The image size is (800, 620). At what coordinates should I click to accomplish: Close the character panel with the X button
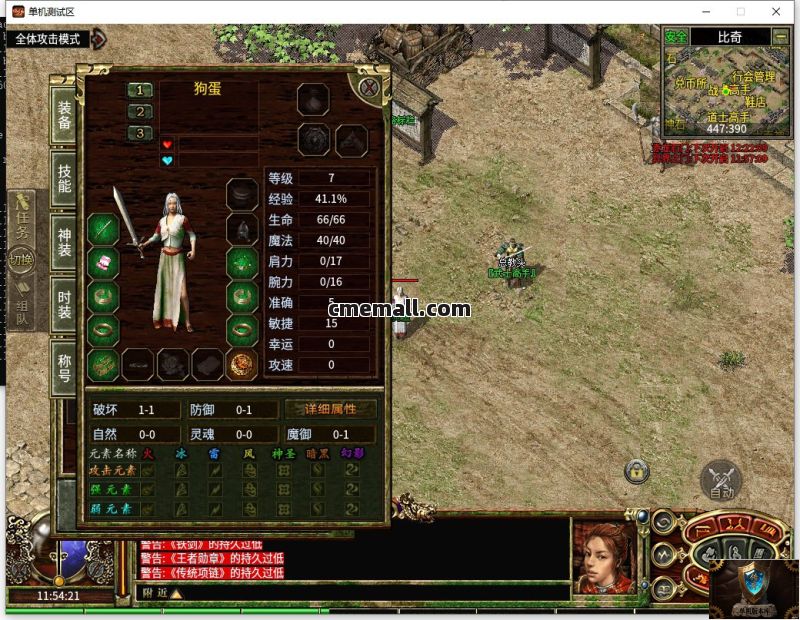coord(369,87)
